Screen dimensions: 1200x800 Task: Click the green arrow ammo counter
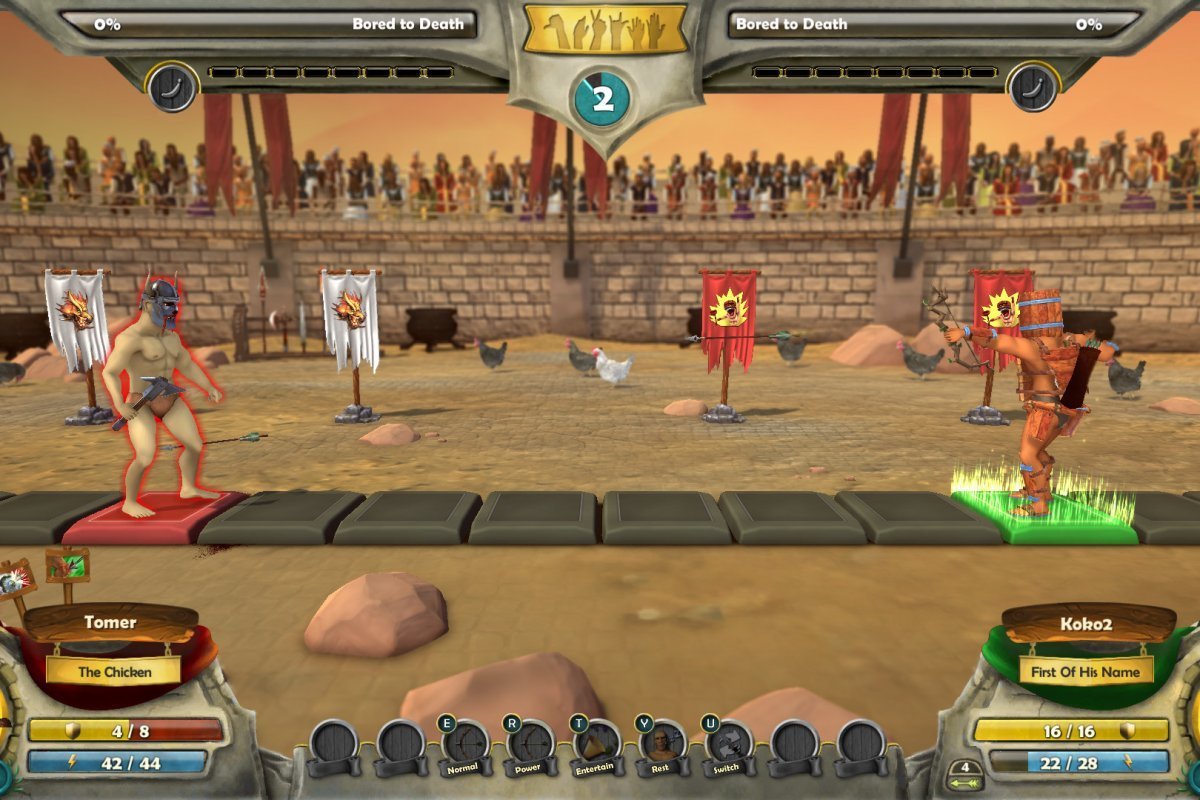(x=964, y=776)
